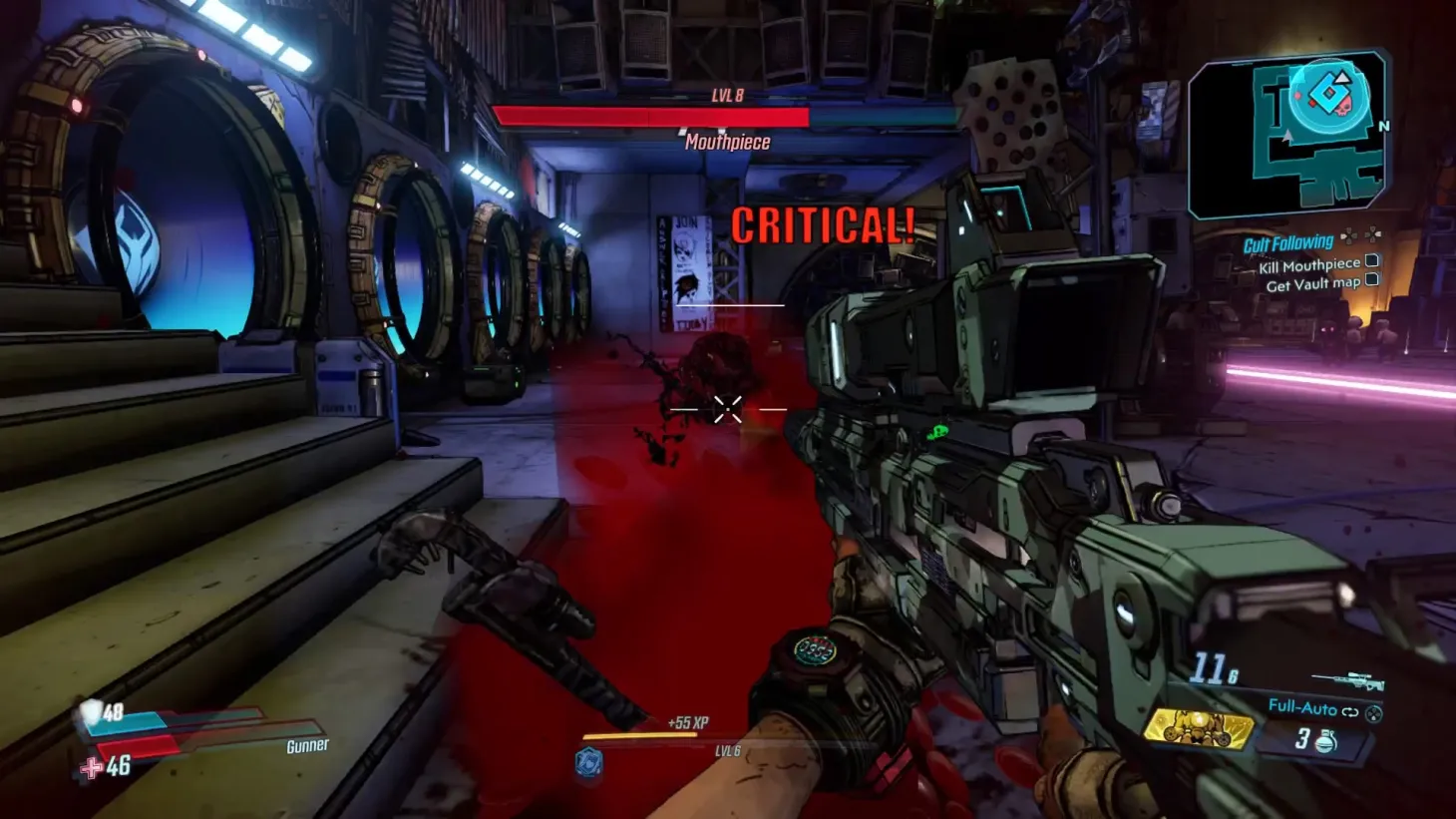Check the Get Vault map objective box
Screen dimensions: 1456x819
(1374, 276)
